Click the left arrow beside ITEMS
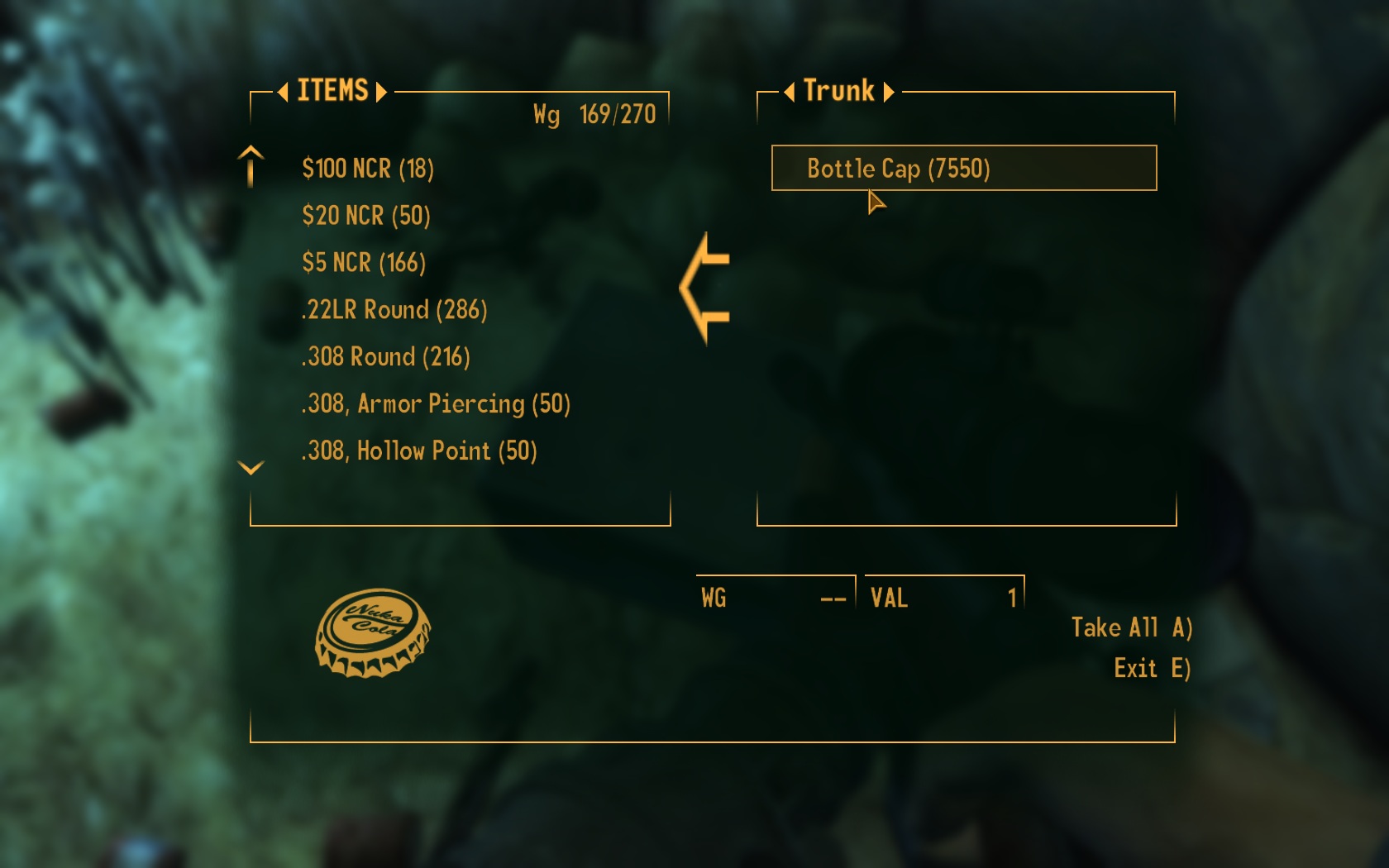This screenshot has height=868, width=1389. click(x=283, y=92)
